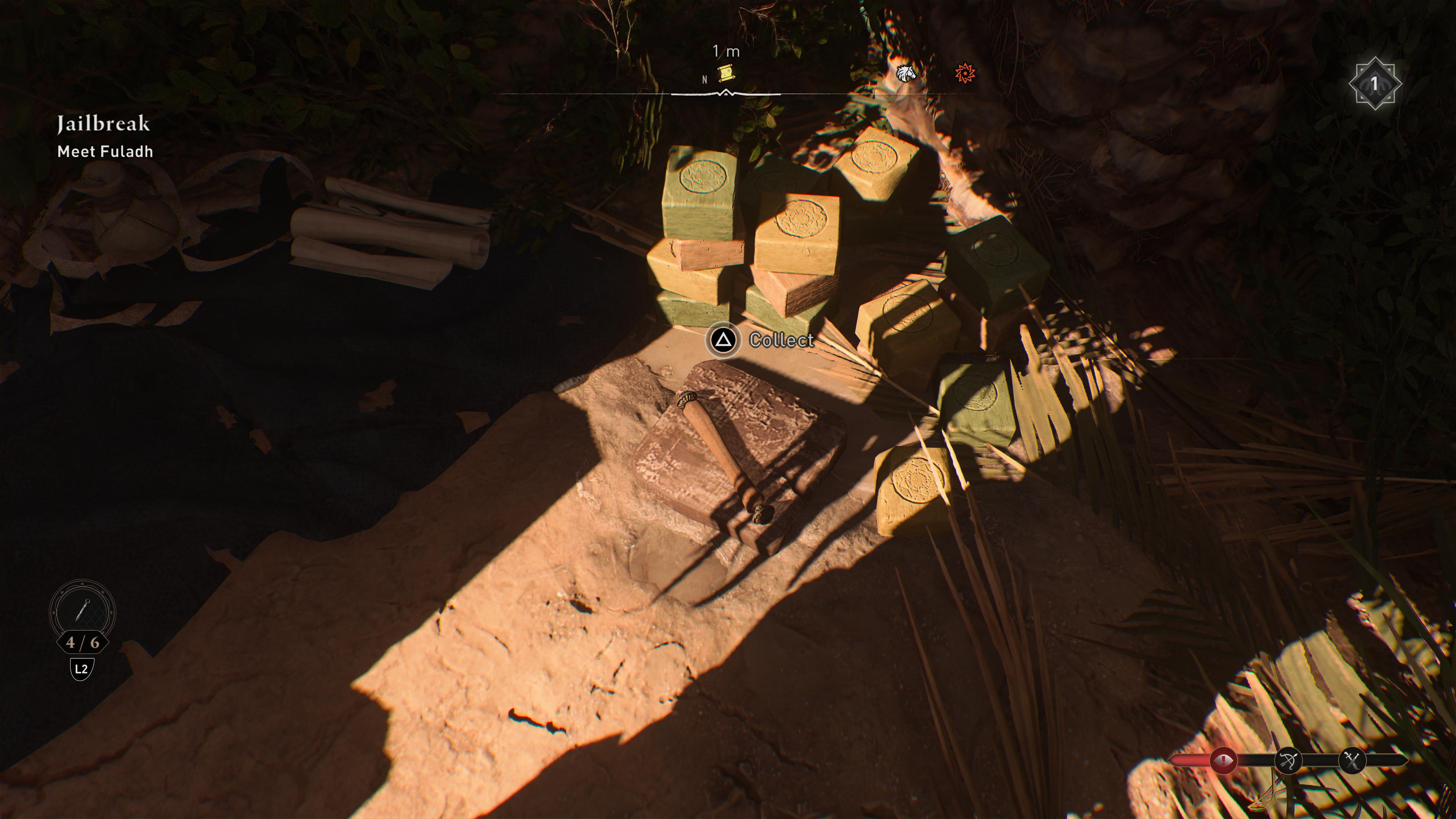The height and width of the screenshot is (819, 1456).
Task: Select the white horse mount marker
Action: [906, 74]
